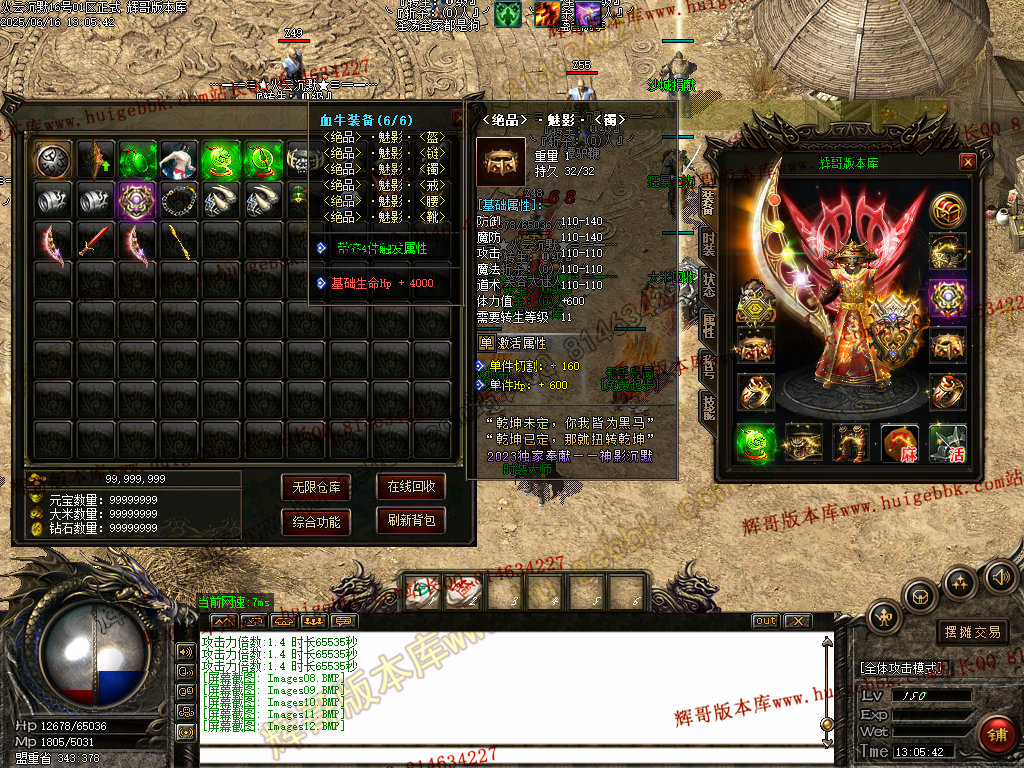Click the treasure chest icon in equipment panel

947,210
